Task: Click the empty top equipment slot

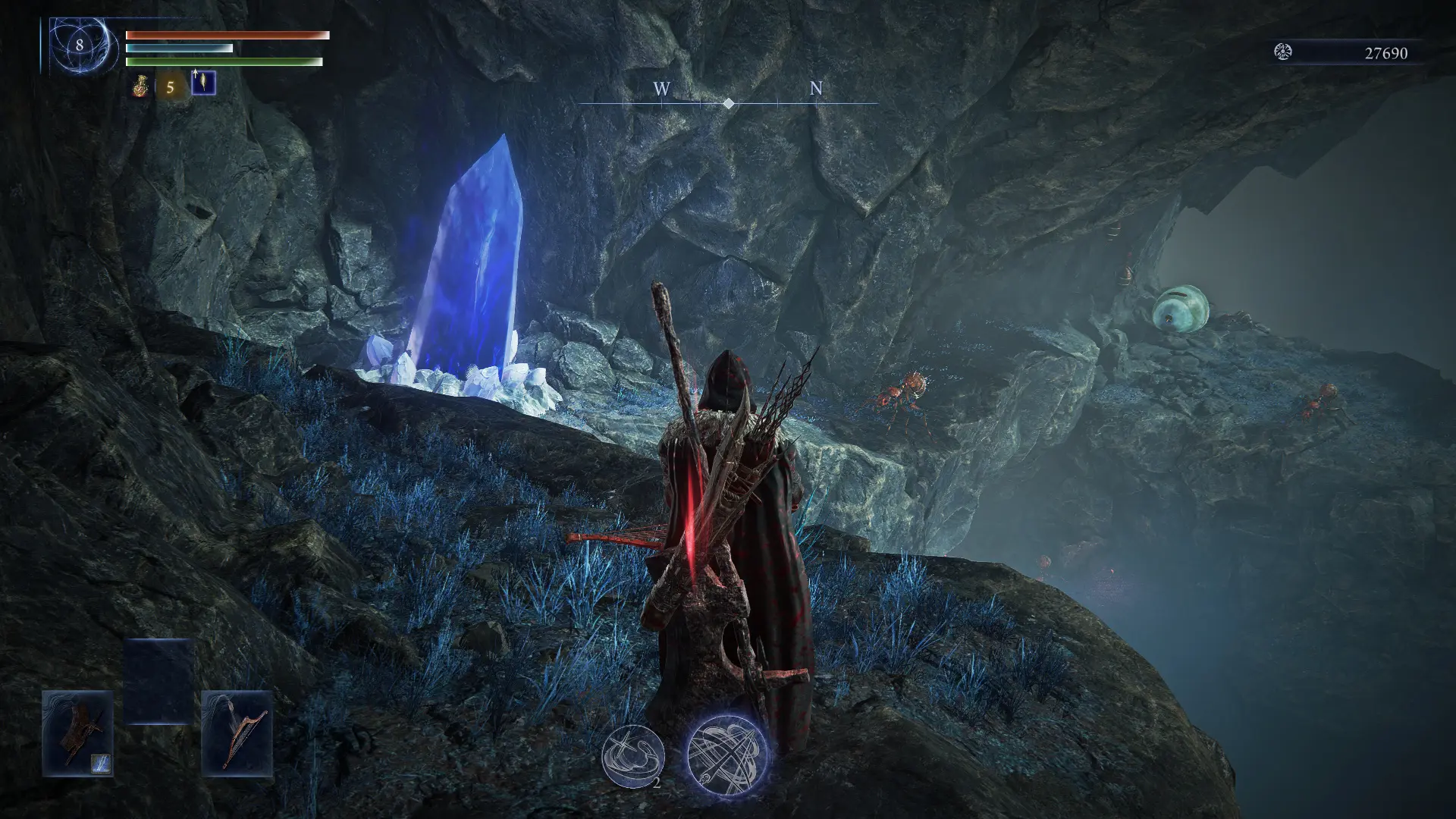Action: pyautogui.click(x=158, y=680)
